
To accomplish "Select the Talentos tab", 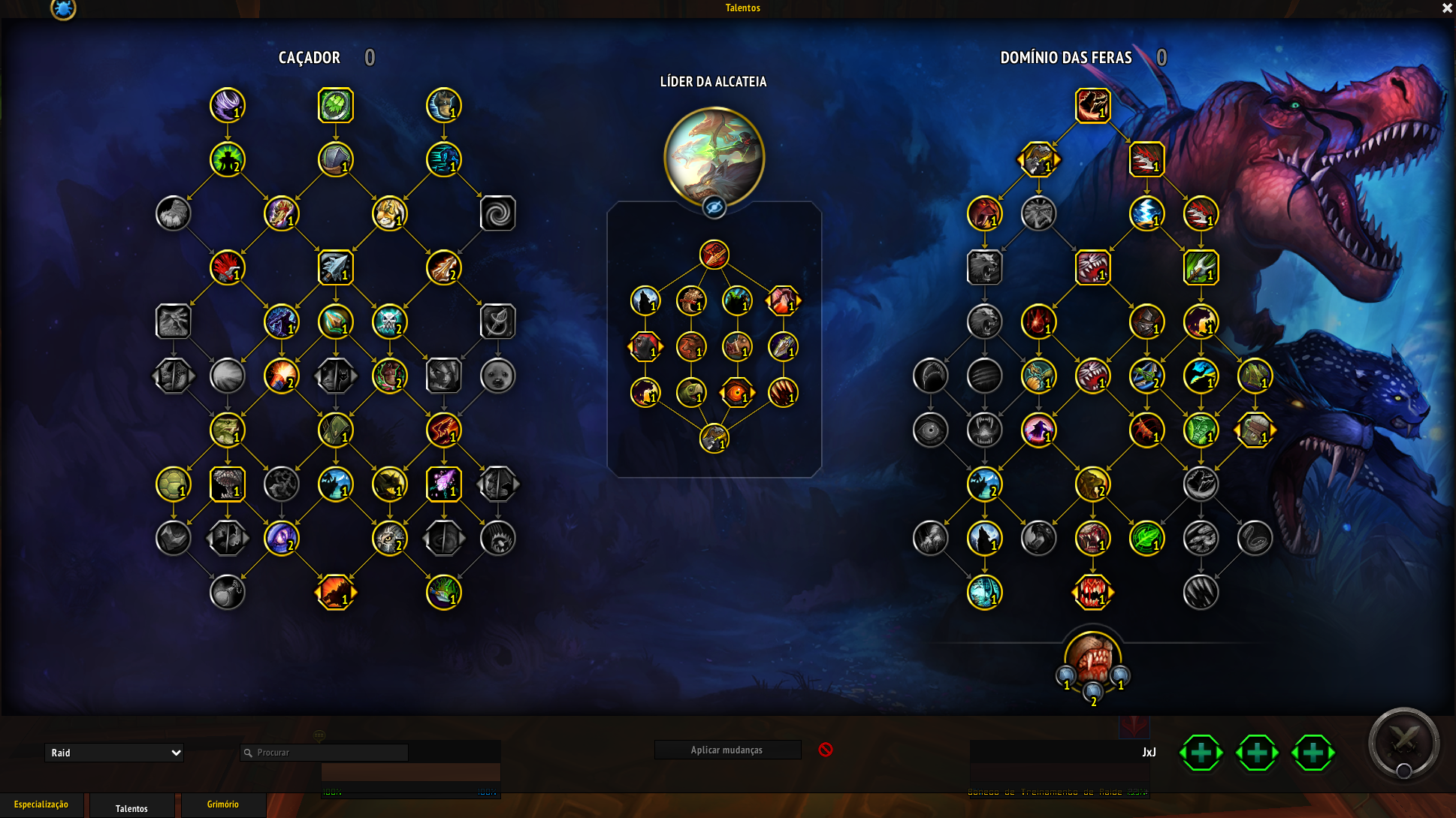I will (131, 808).
